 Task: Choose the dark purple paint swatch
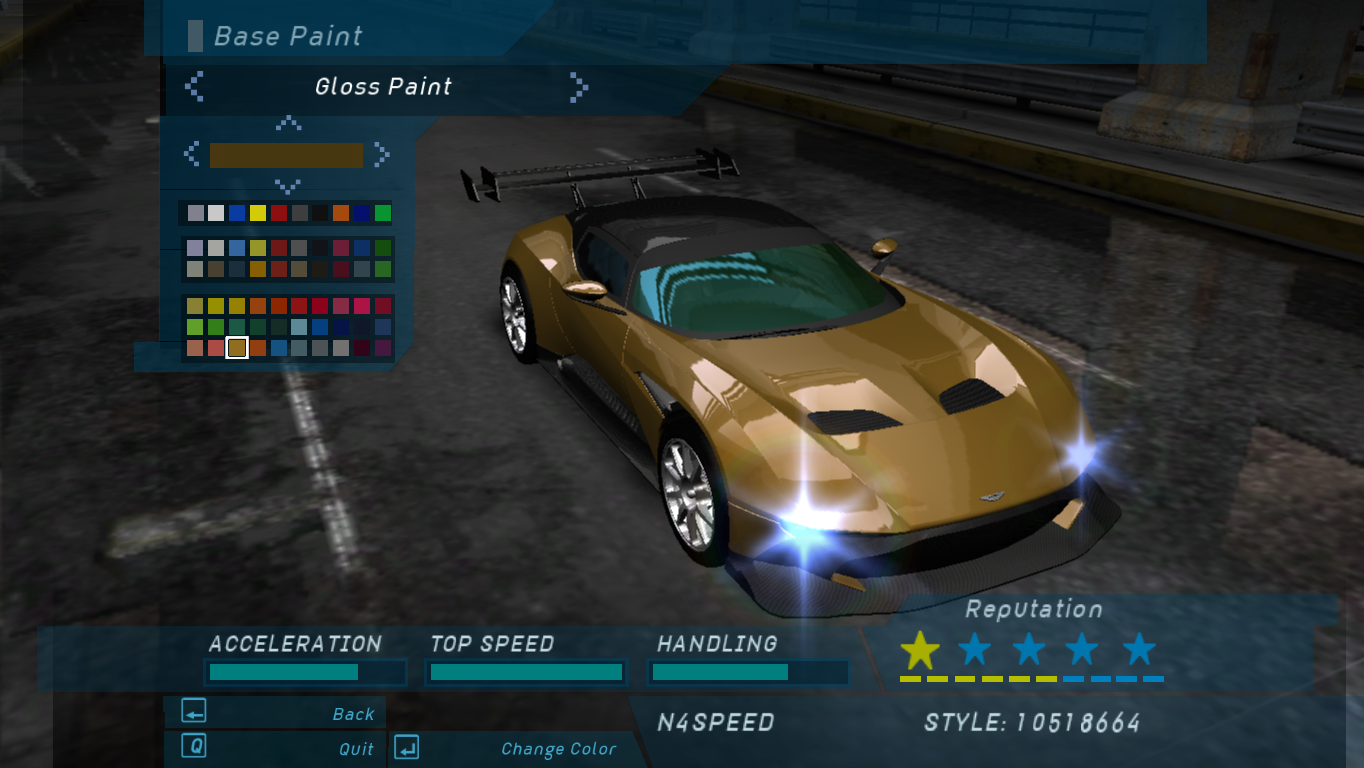pos(383,348)
